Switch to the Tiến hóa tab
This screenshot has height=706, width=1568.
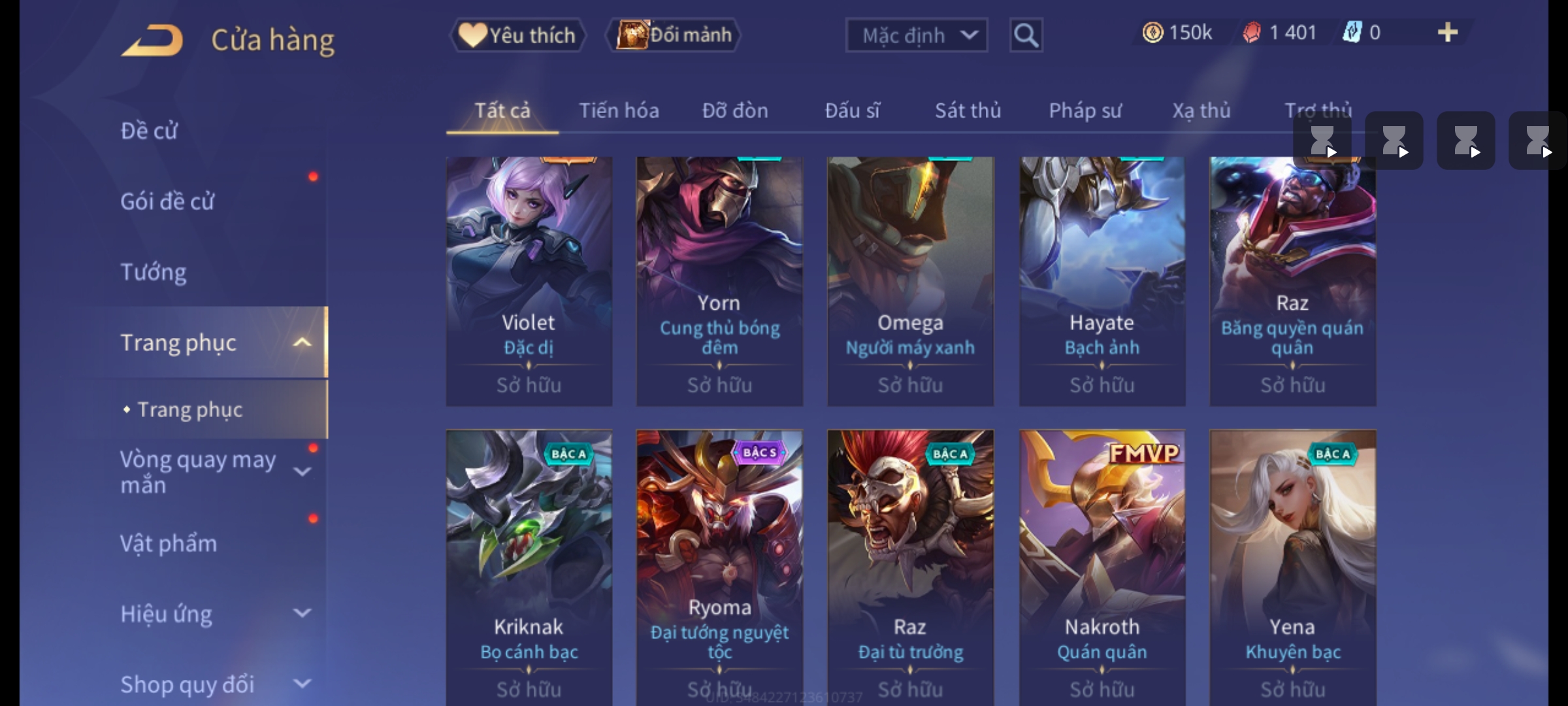point(619,111)
